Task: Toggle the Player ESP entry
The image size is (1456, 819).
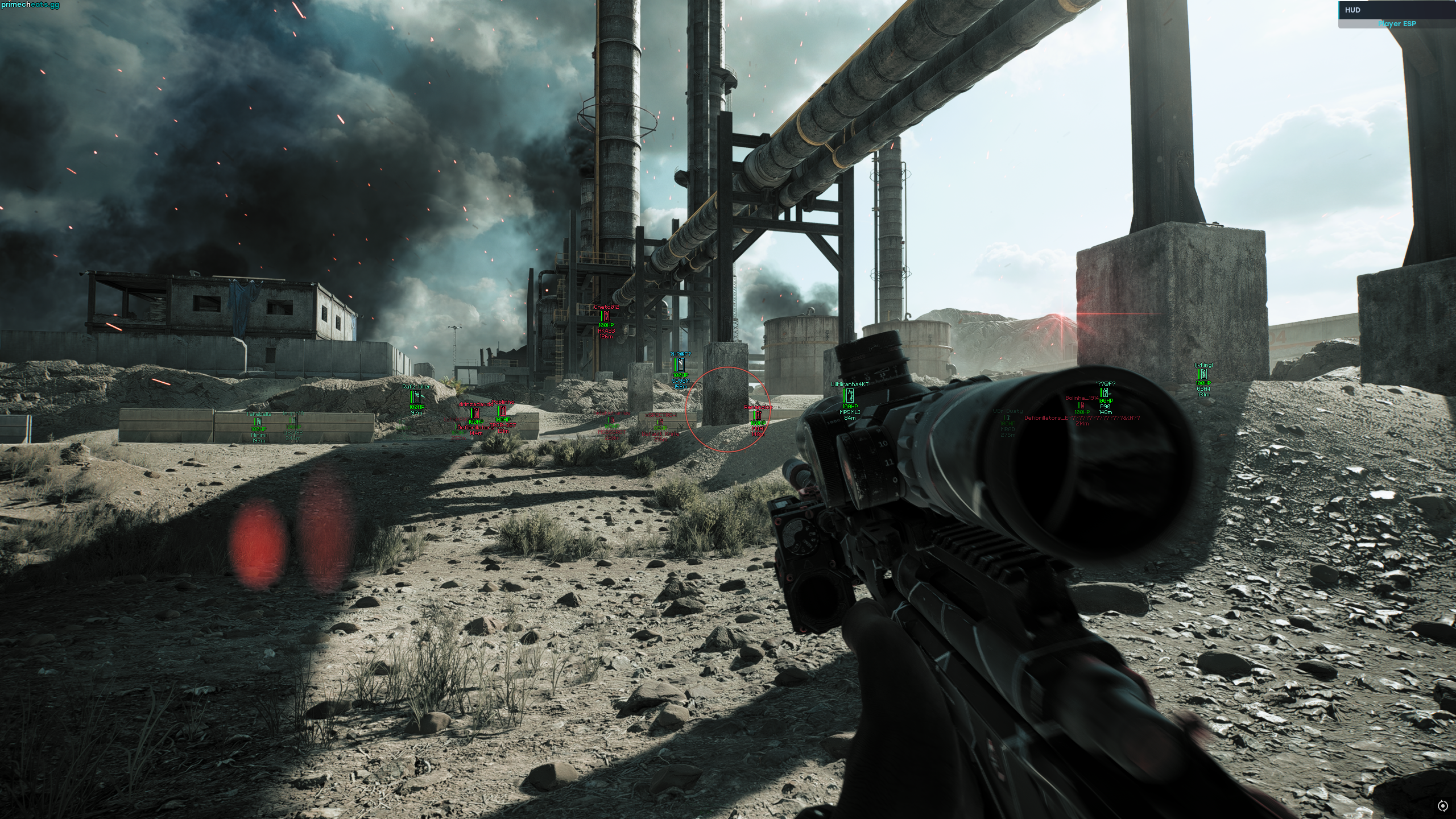Action: tap(1396, 24)
